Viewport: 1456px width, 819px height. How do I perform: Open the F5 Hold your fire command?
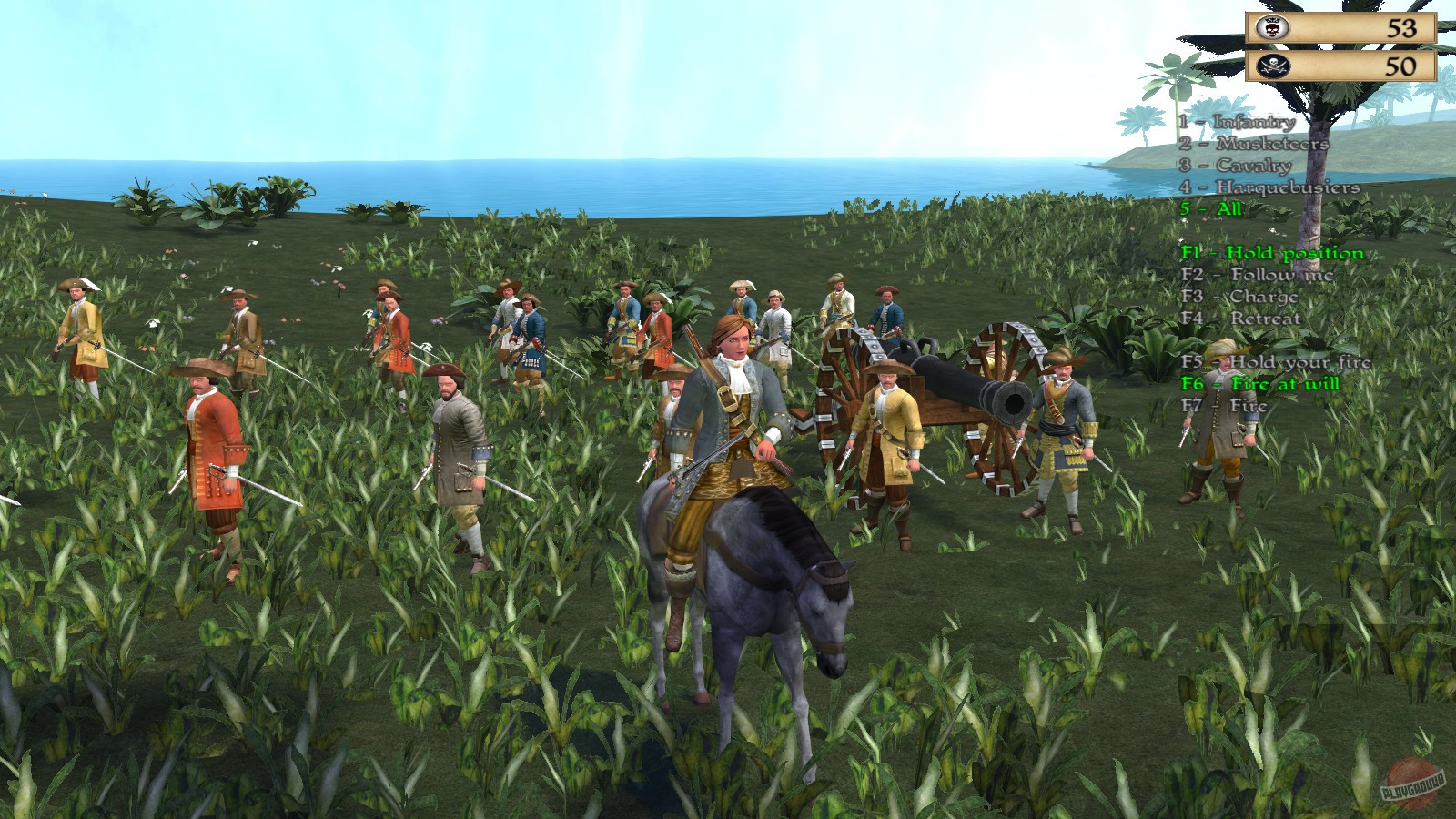pyautogui.click(x=1274, y=362)
